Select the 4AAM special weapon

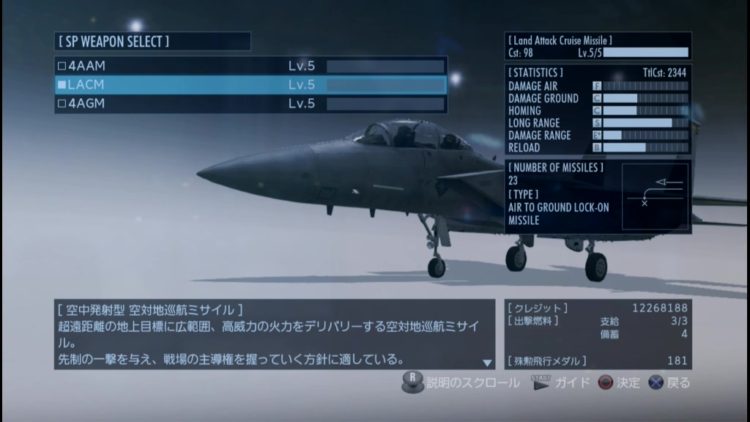click(x=250, y=66)
